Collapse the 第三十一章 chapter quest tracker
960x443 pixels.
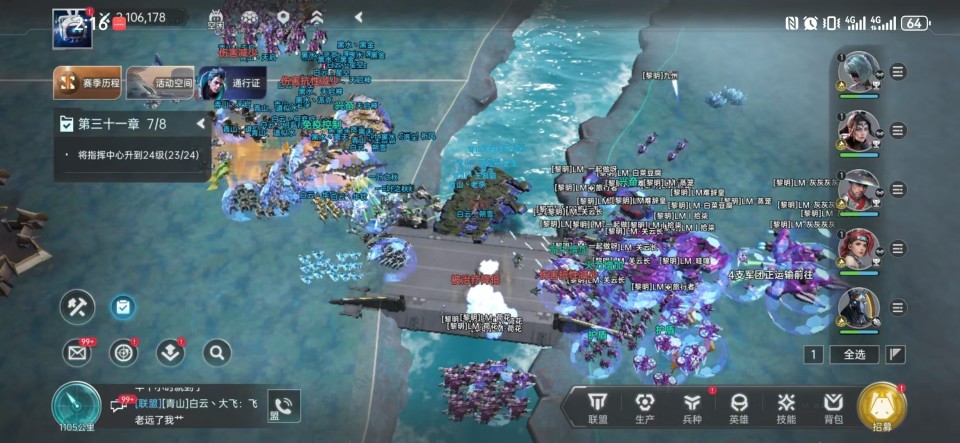click(201, 124)
